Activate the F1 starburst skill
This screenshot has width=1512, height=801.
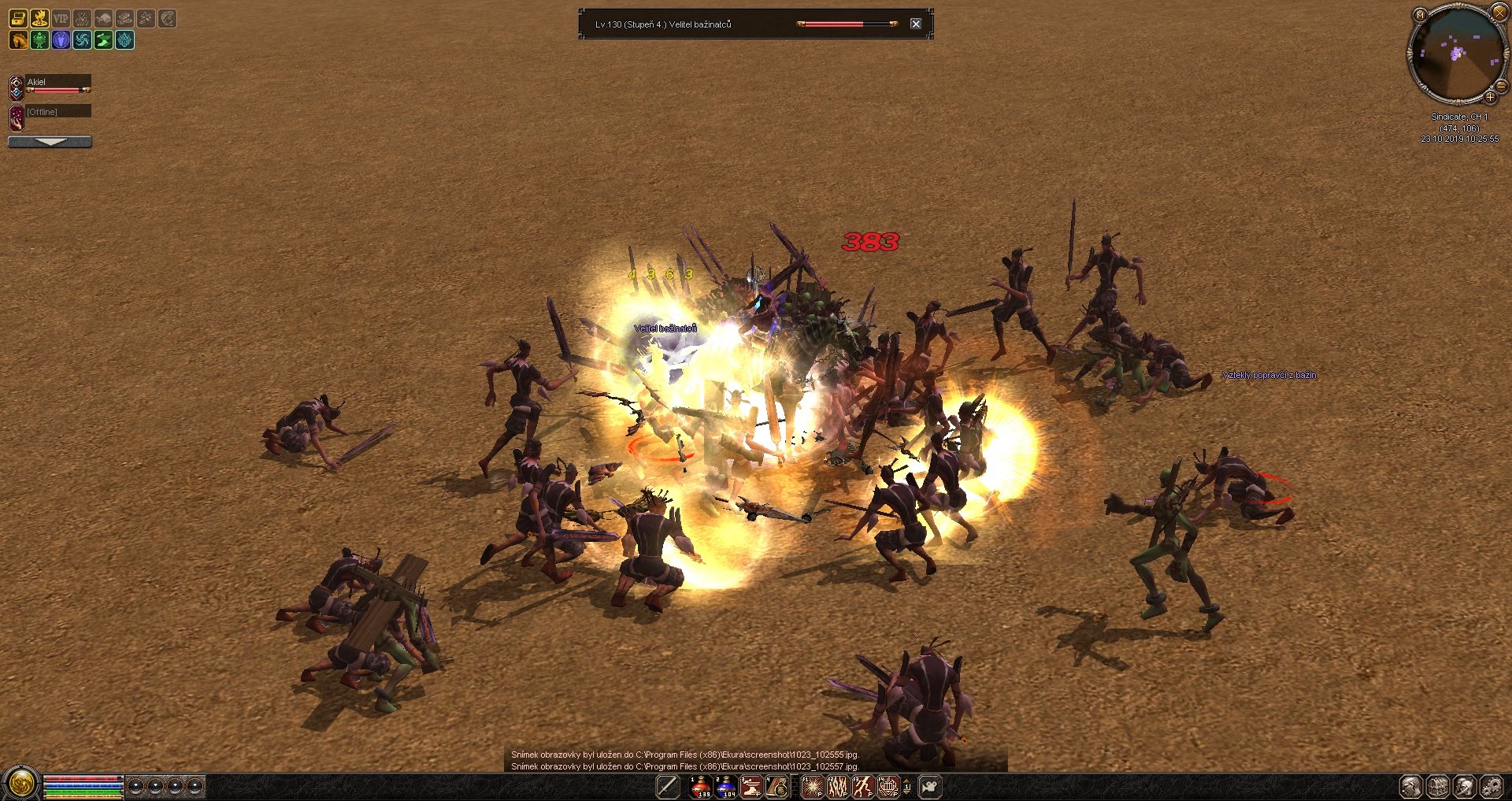click(x=813, y=786)
